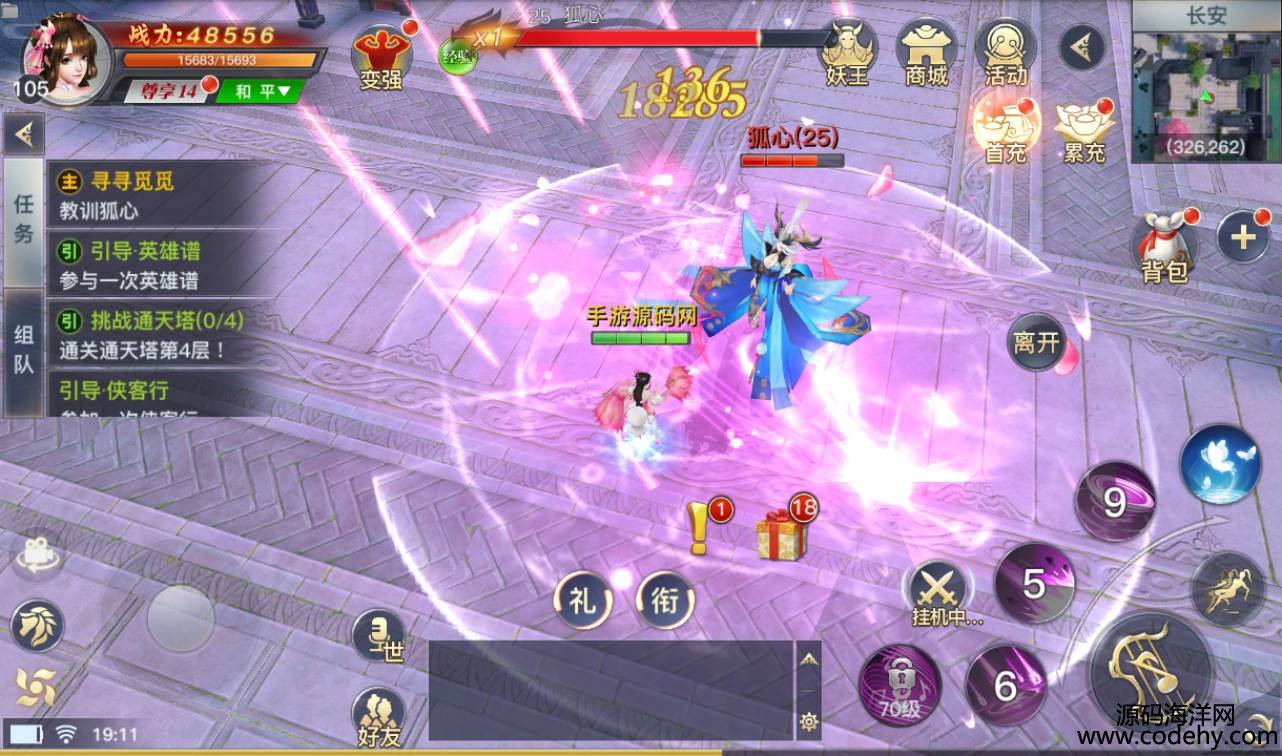
Task: Click the 离开 leave button
Action: point(1036,343)
